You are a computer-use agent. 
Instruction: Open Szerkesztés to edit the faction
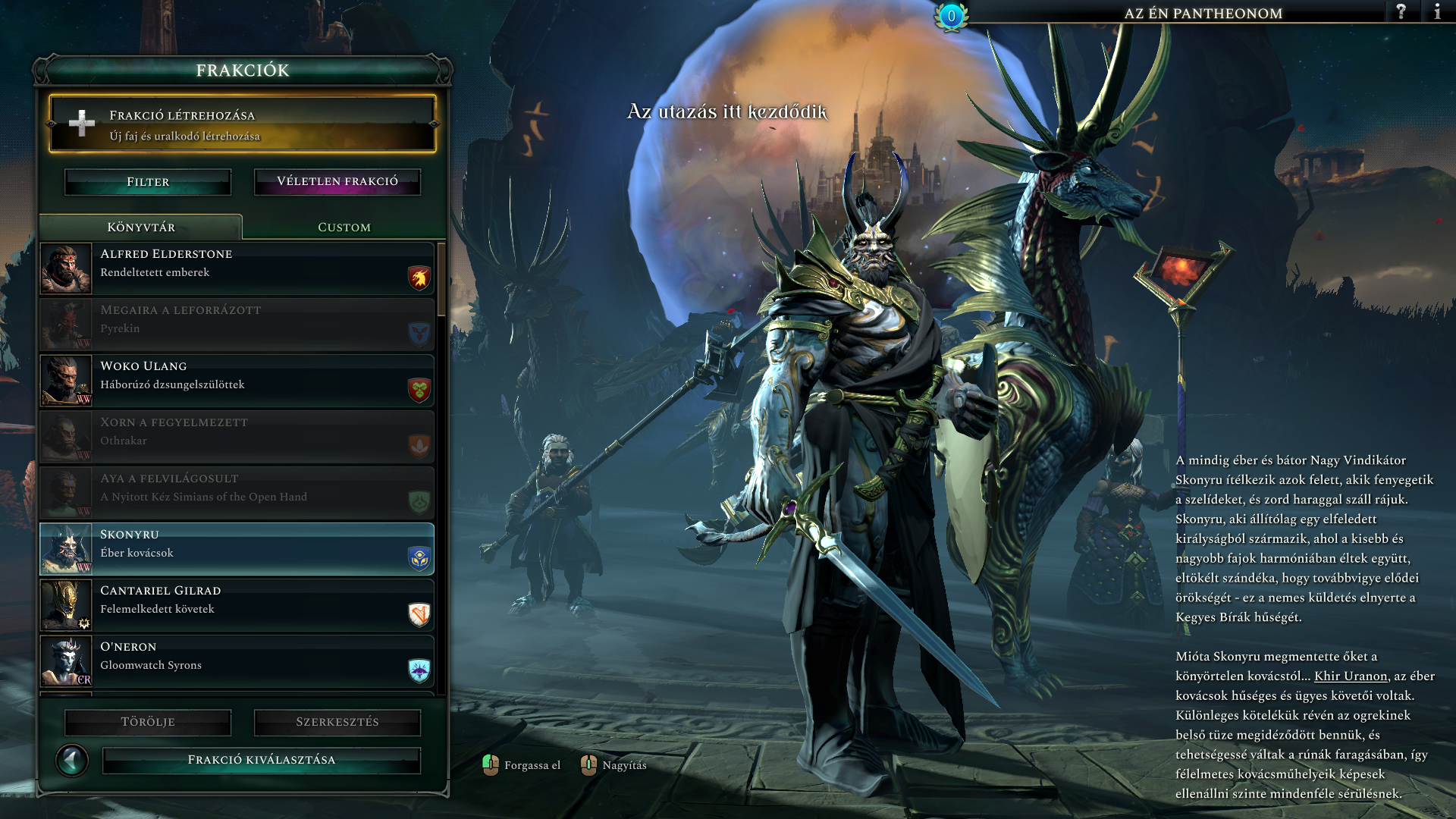coord(337,722)
